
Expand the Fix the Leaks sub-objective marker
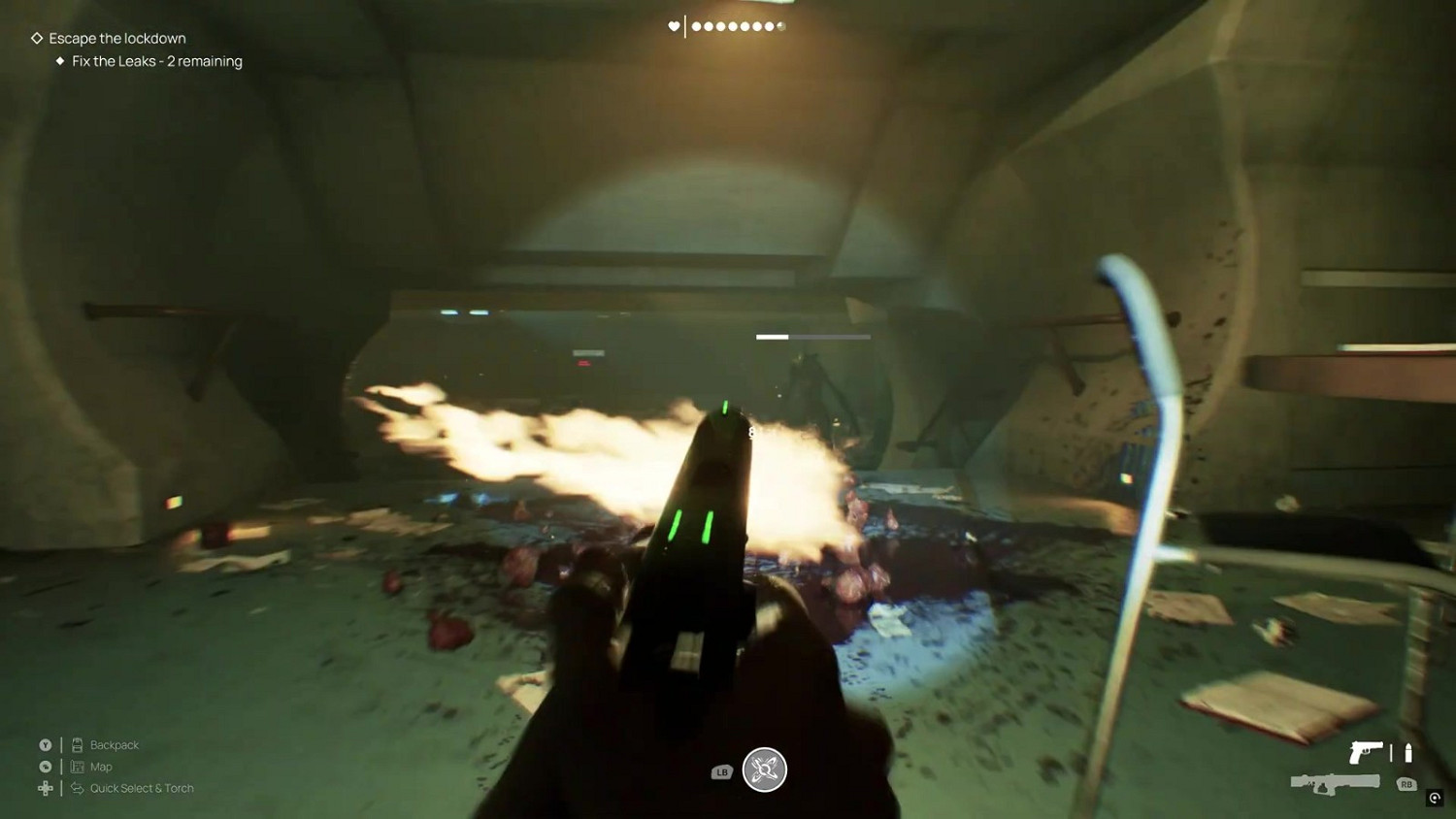click(x=59, y=61)
